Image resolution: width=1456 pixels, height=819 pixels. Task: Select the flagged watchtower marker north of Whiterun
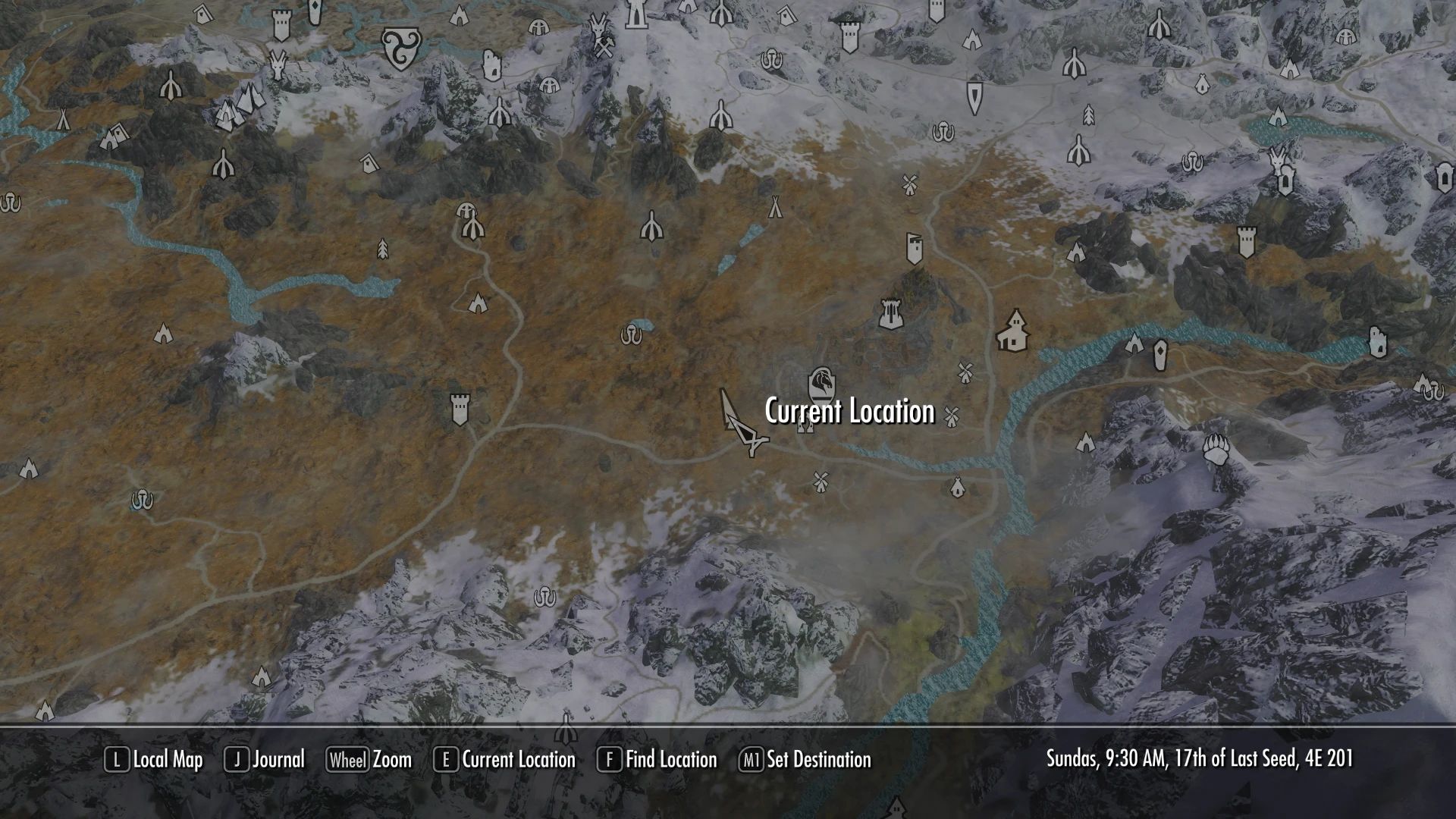(915, 249)
